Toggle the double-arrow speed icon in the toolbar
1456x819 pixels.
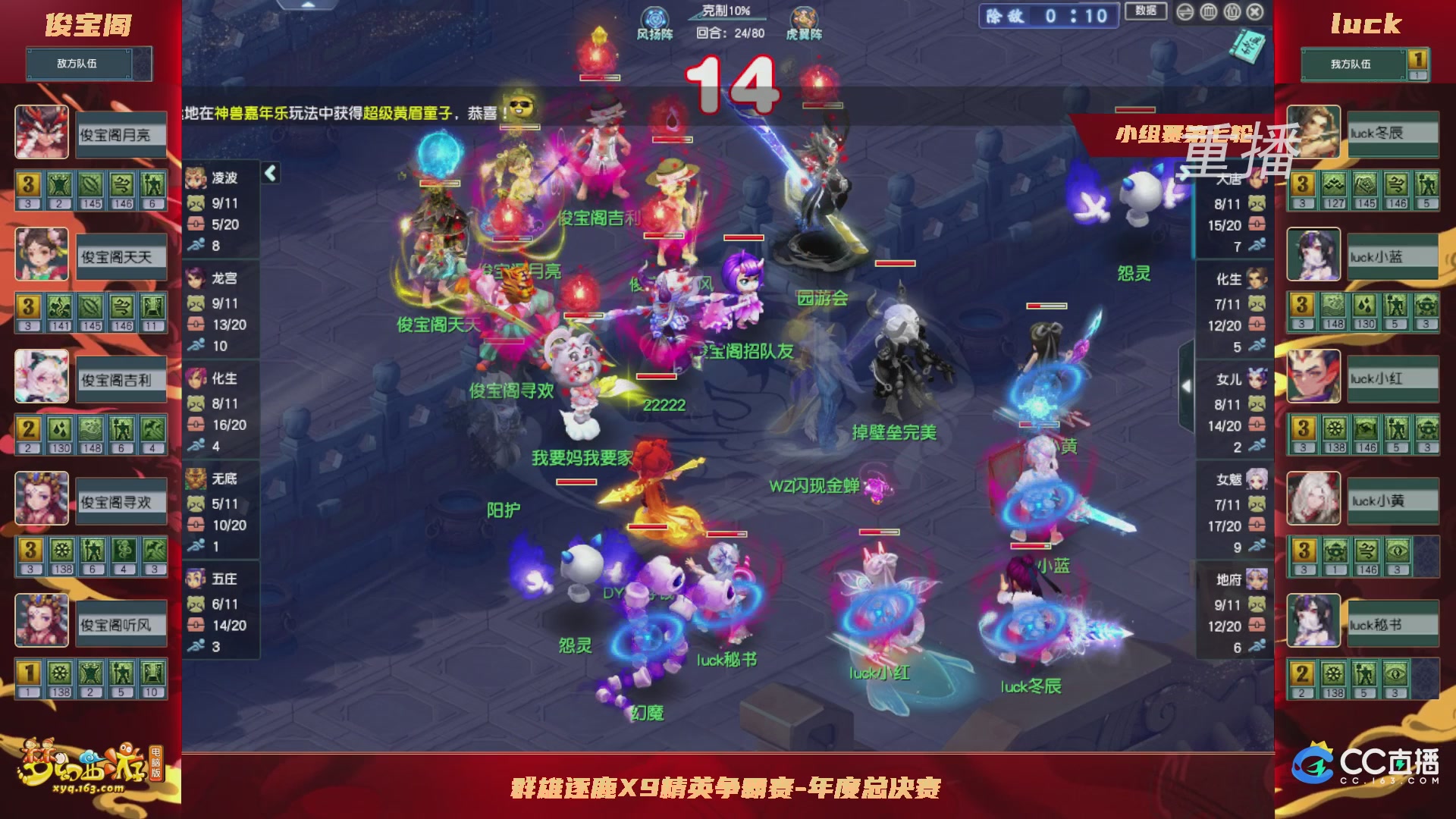tap(1185, 12)
